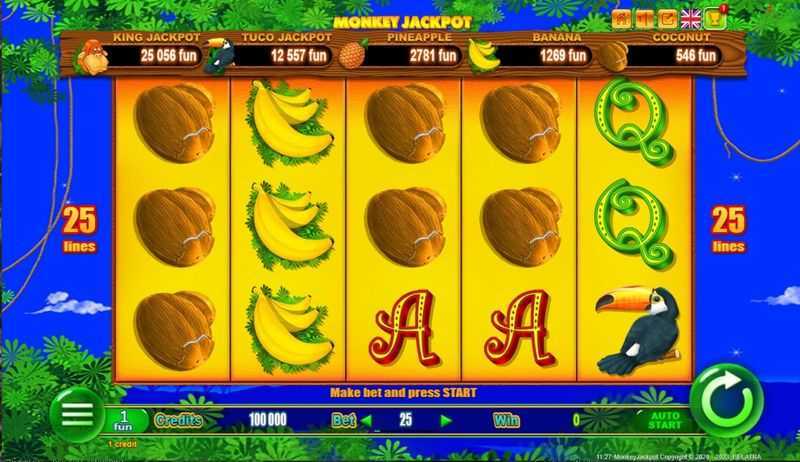Change the coin denomination button showing 1 fun

(125, 420)
